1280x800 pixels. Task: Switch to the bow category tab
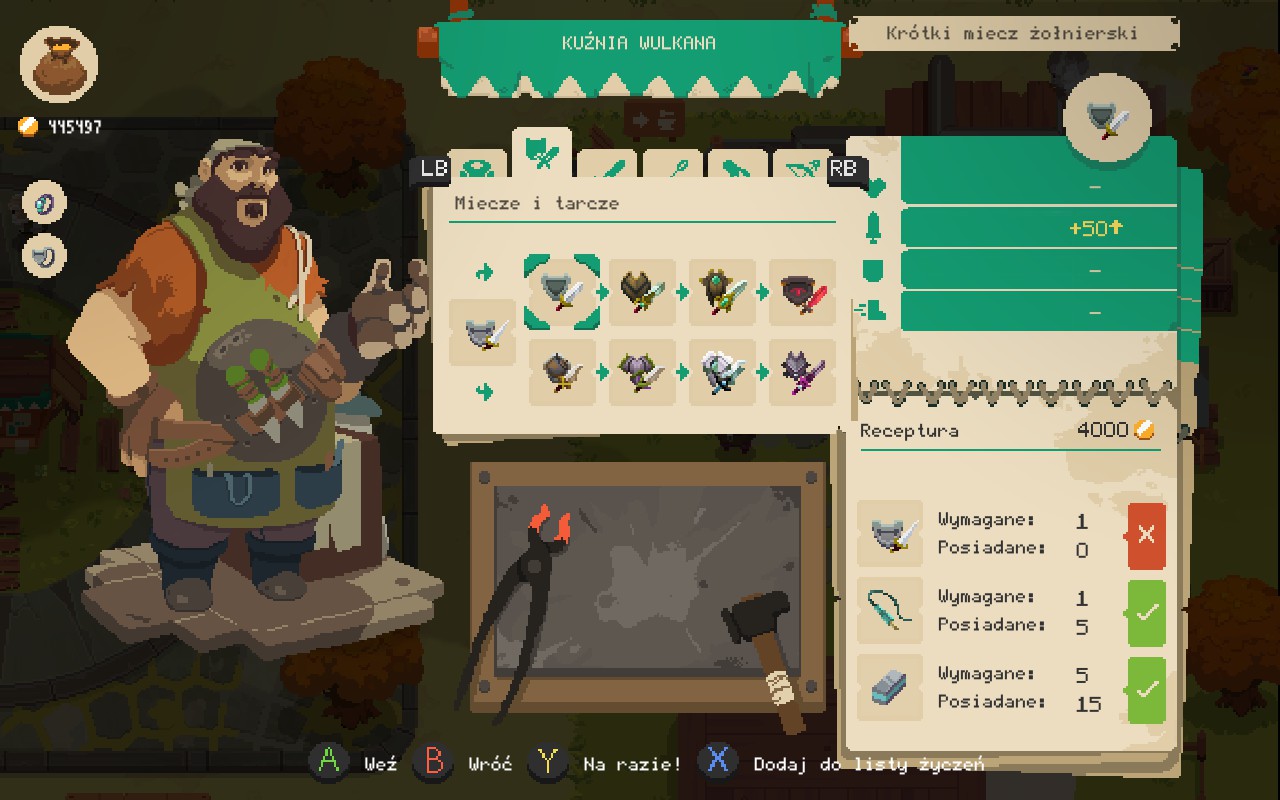[800, 170]
